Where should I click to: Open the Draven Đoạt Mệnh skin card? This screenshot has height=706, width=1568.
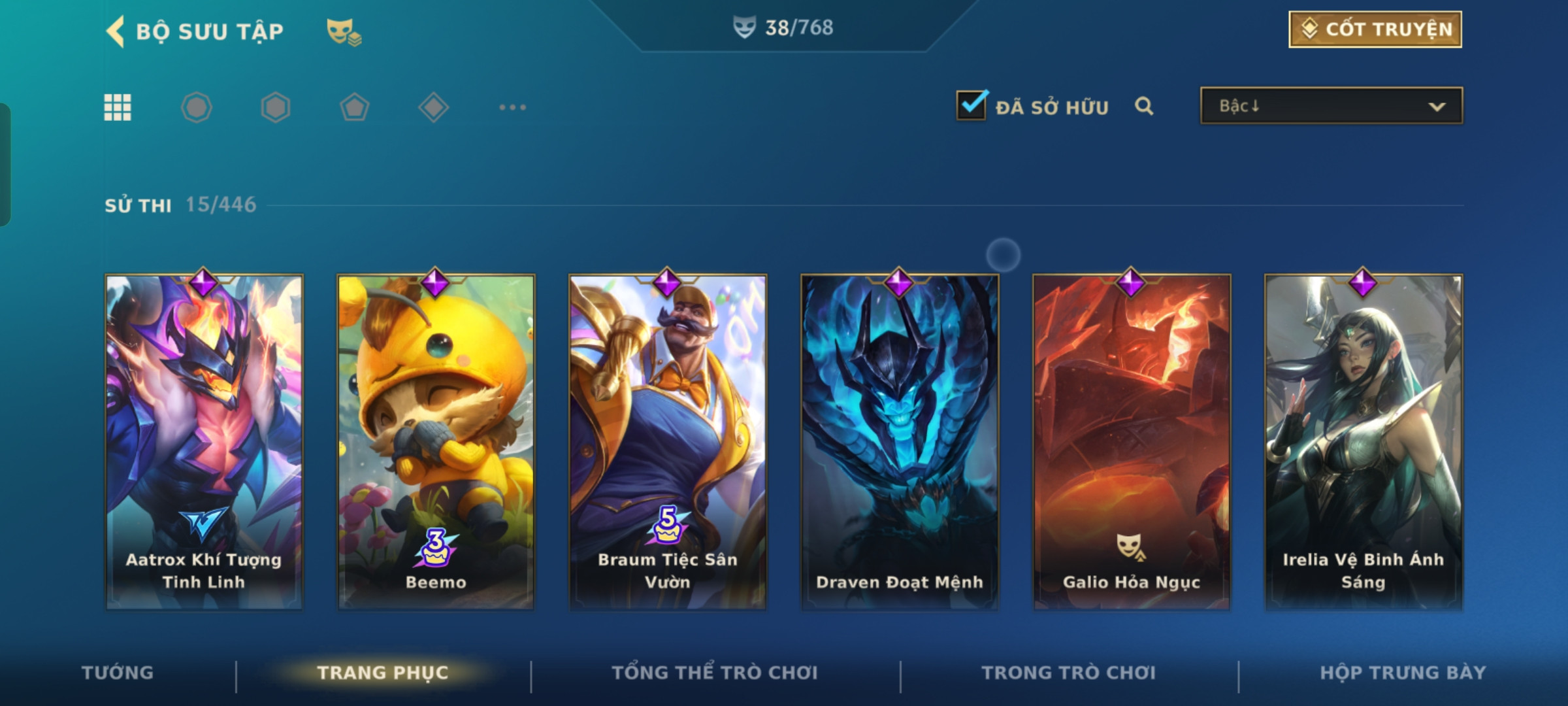(x=900, y=442)
